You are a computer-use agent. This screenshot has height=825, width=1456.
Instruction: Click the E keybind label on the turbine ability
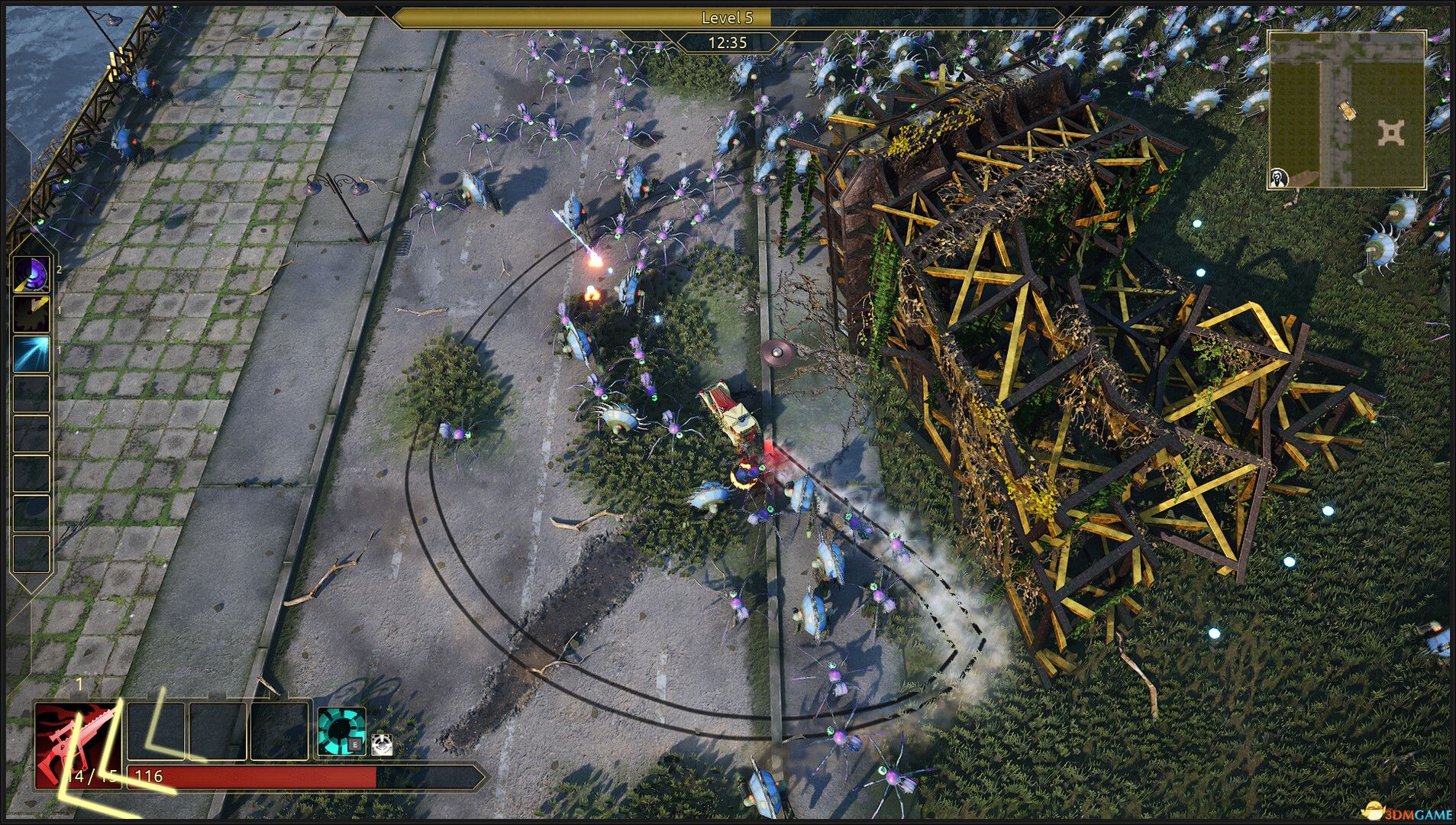pos(354,744)
